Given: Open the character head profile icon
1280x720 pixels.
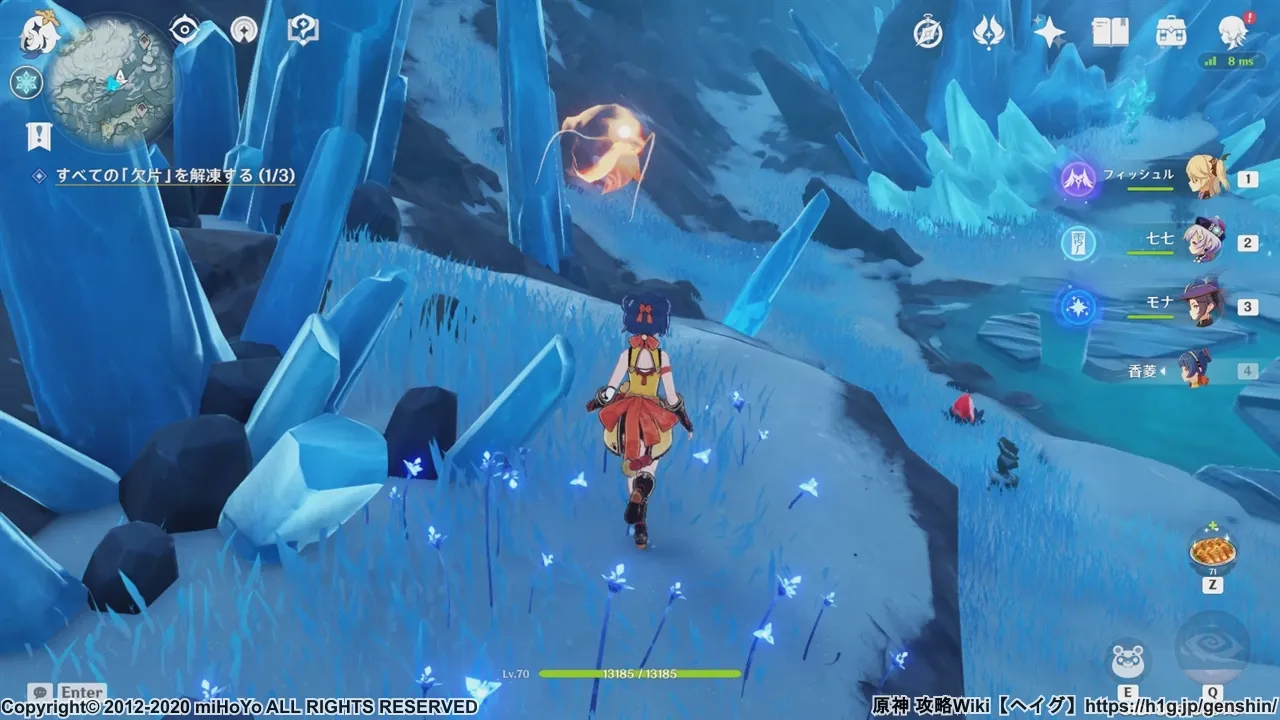Looking at the screenshot, I should coord(1232,33).
